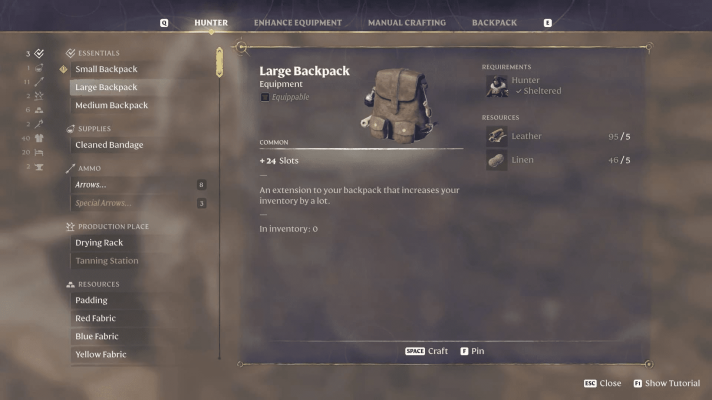The height and width of the screenshot is (400, 712).
Task: Switch to the Enhance Equipment tab
Action: (297, 22)
